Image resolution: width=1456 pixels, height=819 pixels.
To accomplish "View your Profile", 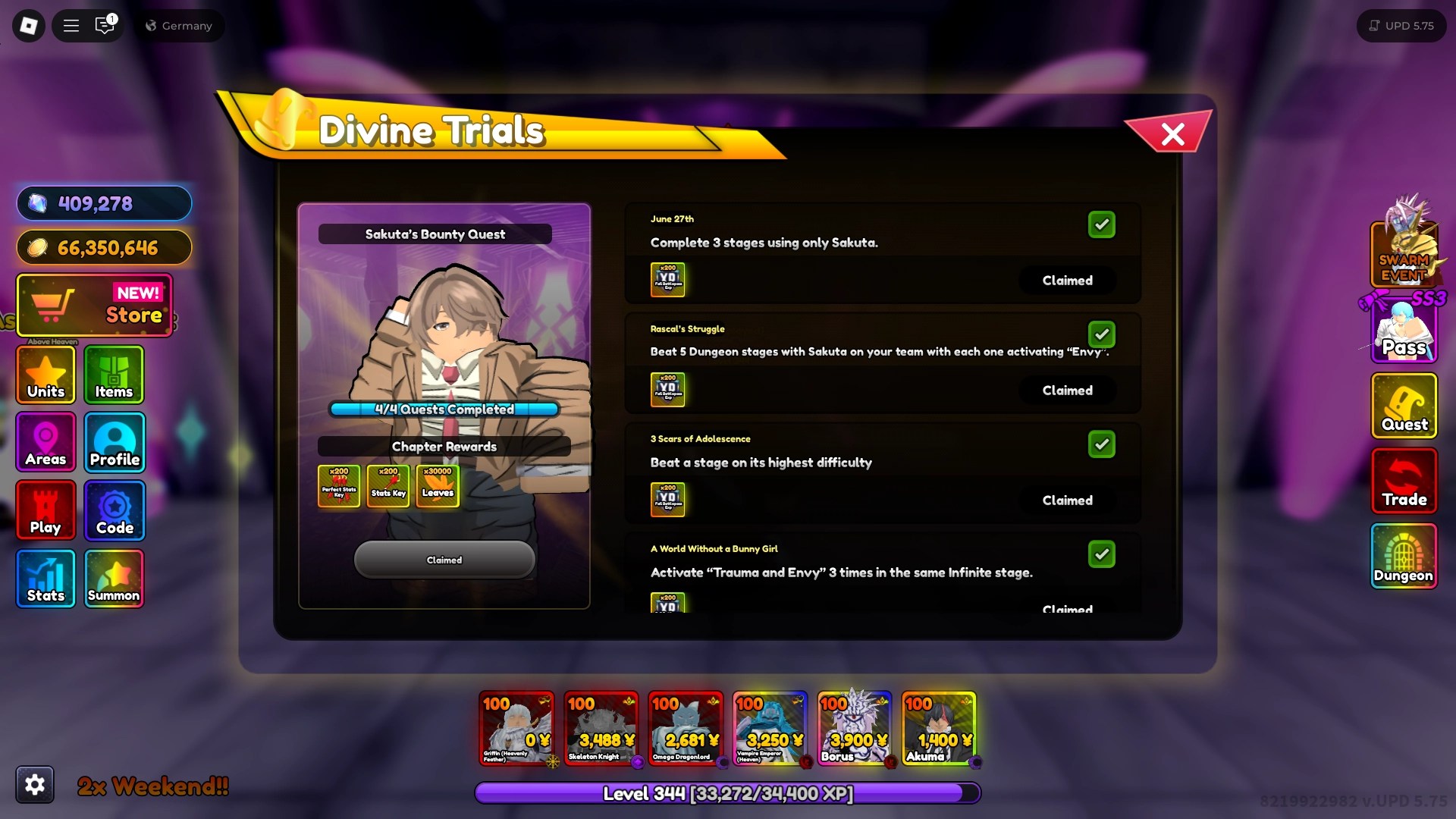I will [x=114, y=442].
